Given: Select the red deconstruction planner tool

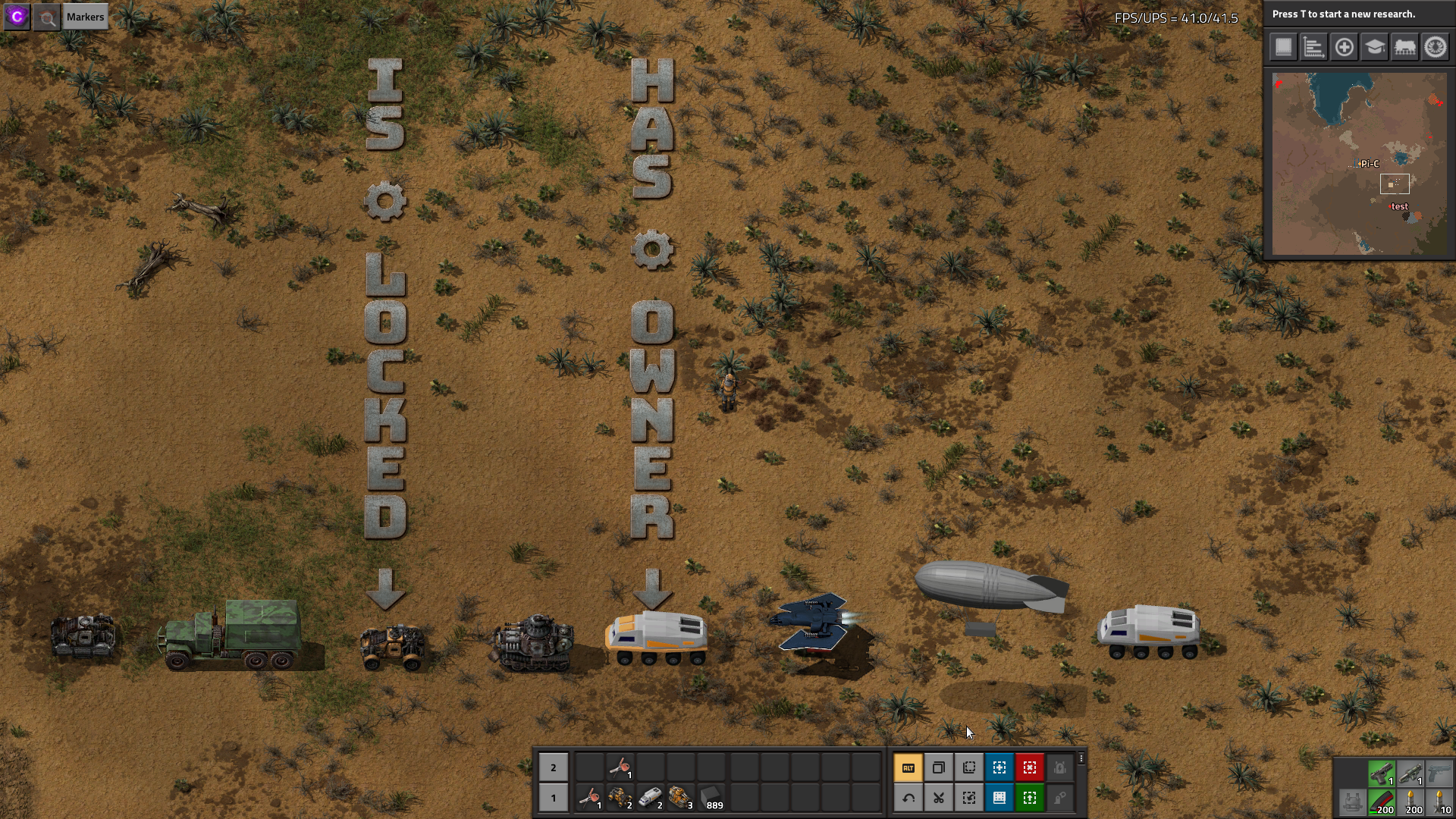Looking at the screenshot, I should 1029,767.
